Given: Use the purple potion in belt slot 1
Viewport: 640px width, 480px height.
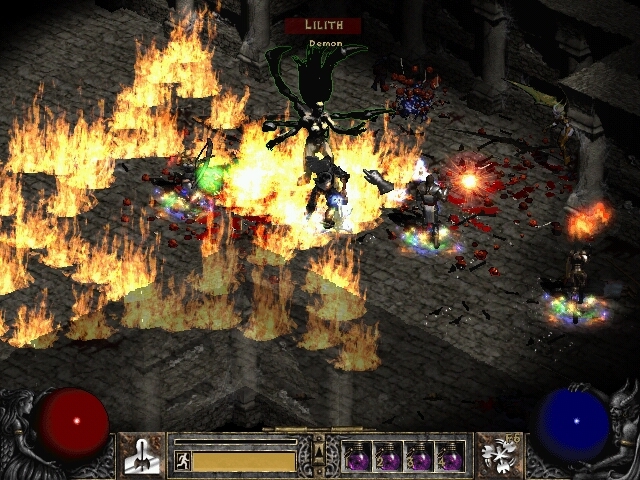Looking at the screenshot, I should [357, 455].
